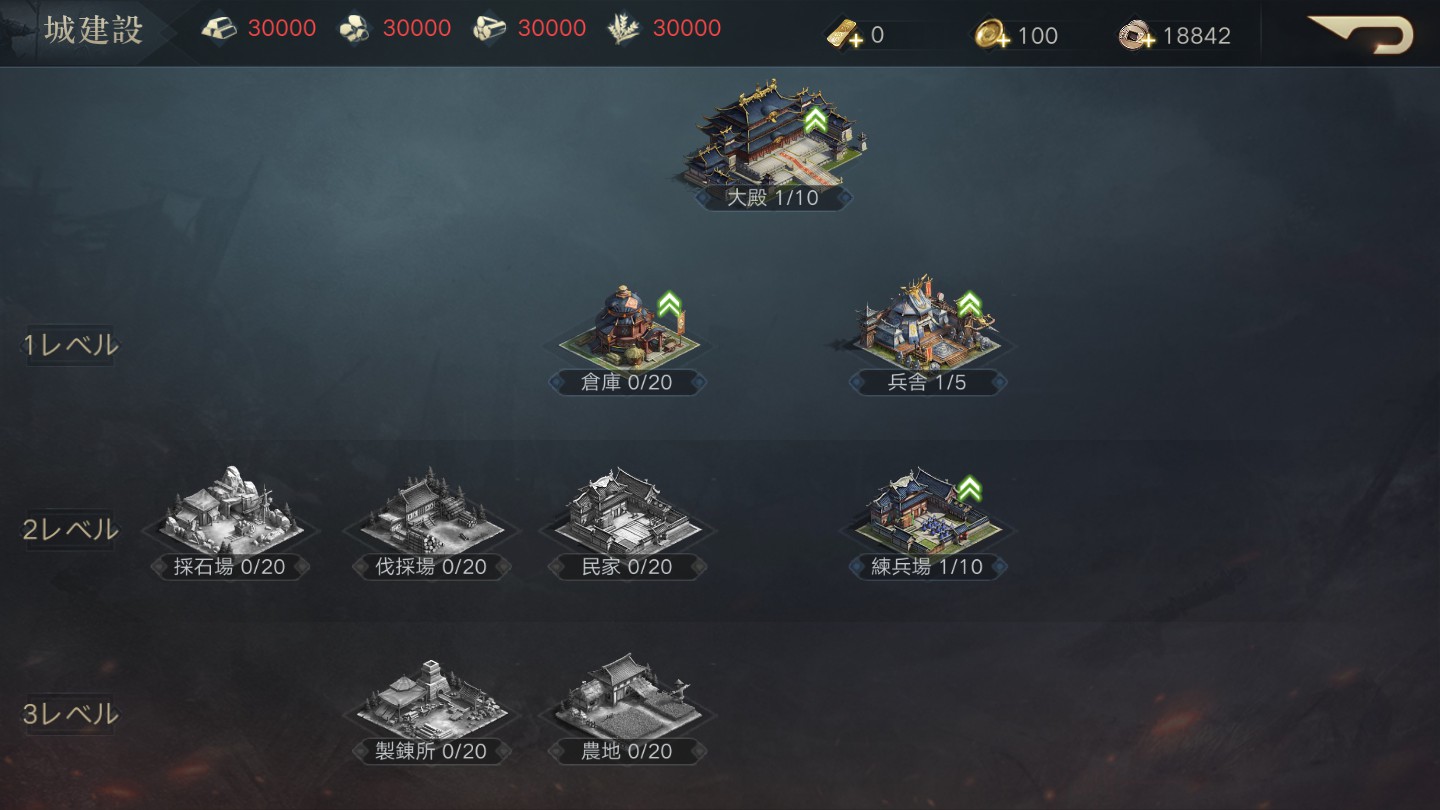
Task: Click the back arrow button
Action: click(x=1362, y=34)
